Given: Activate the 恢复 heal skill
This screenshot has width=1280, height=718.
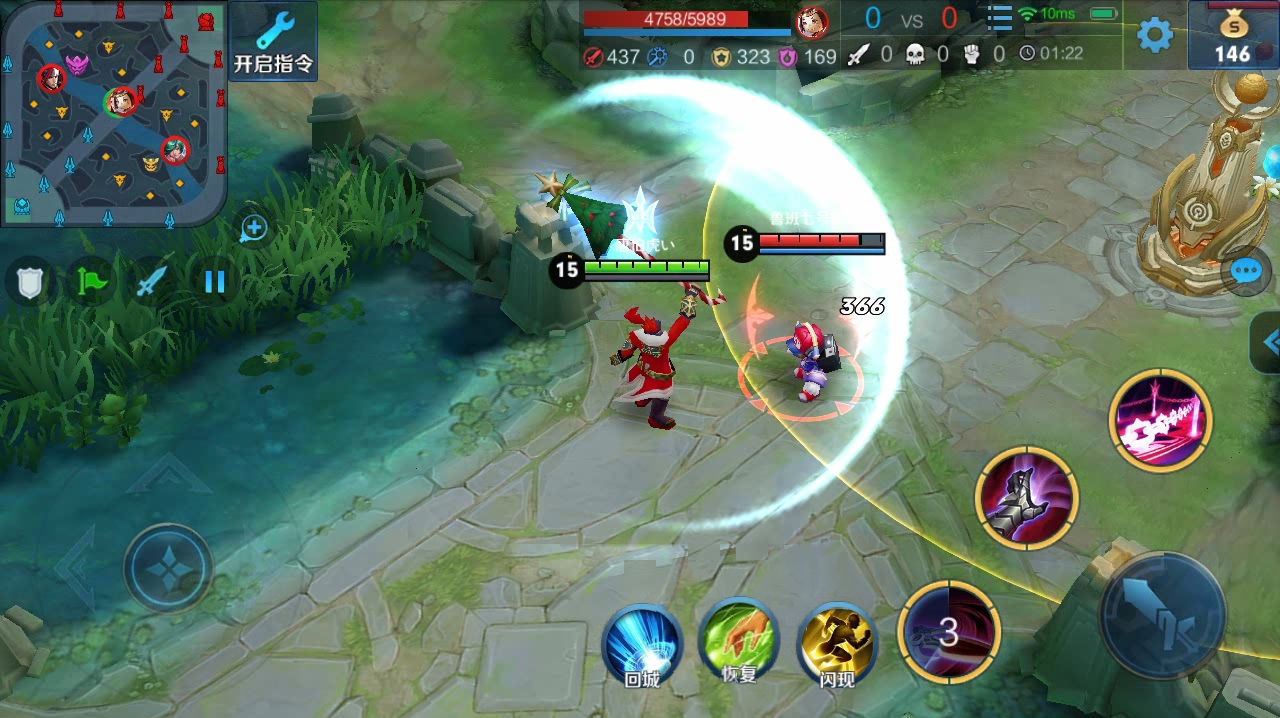Looking at the screenshot, I should click(738, 642).
